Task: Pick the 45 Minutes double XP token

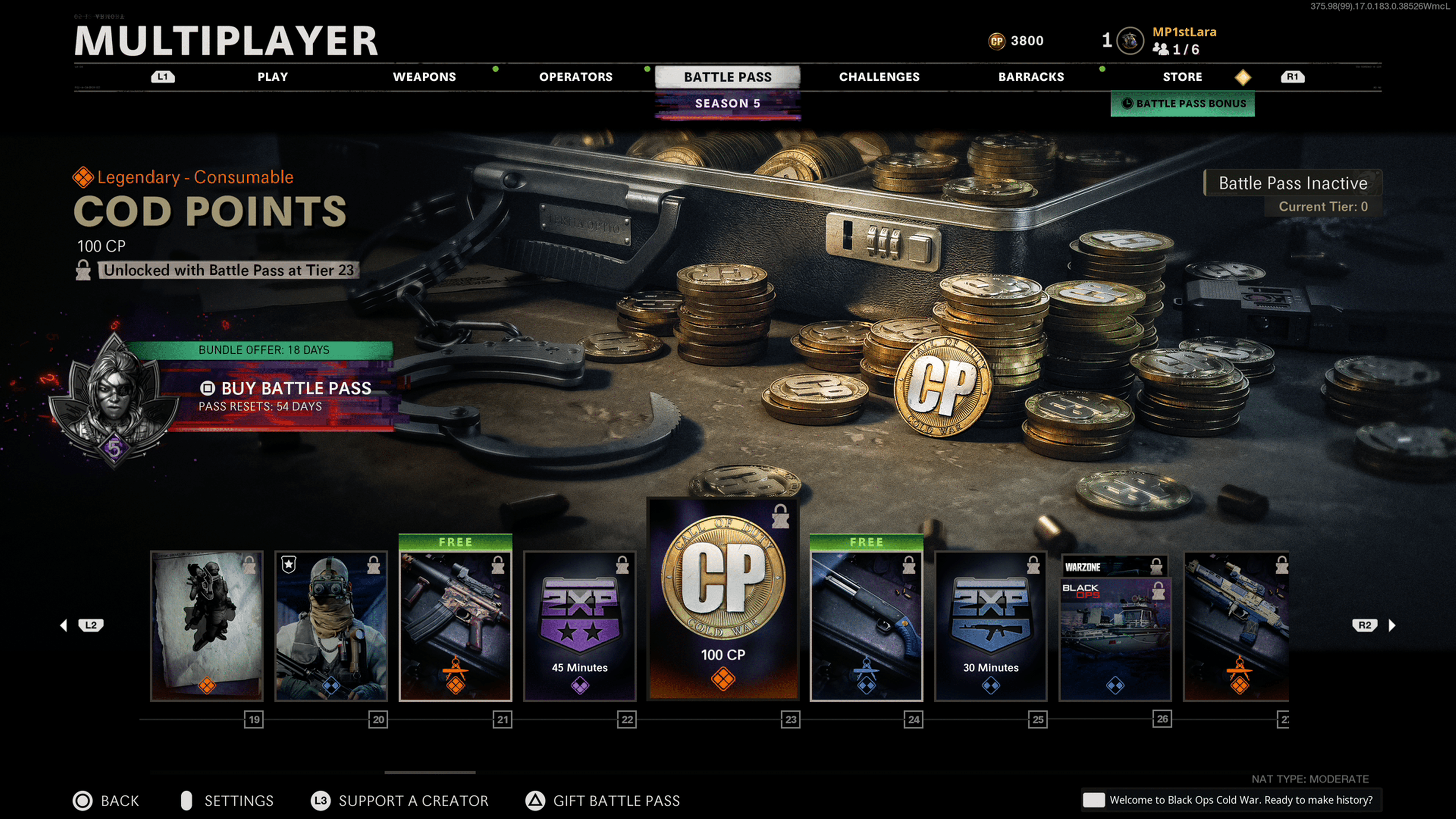Action: [580, 626]
